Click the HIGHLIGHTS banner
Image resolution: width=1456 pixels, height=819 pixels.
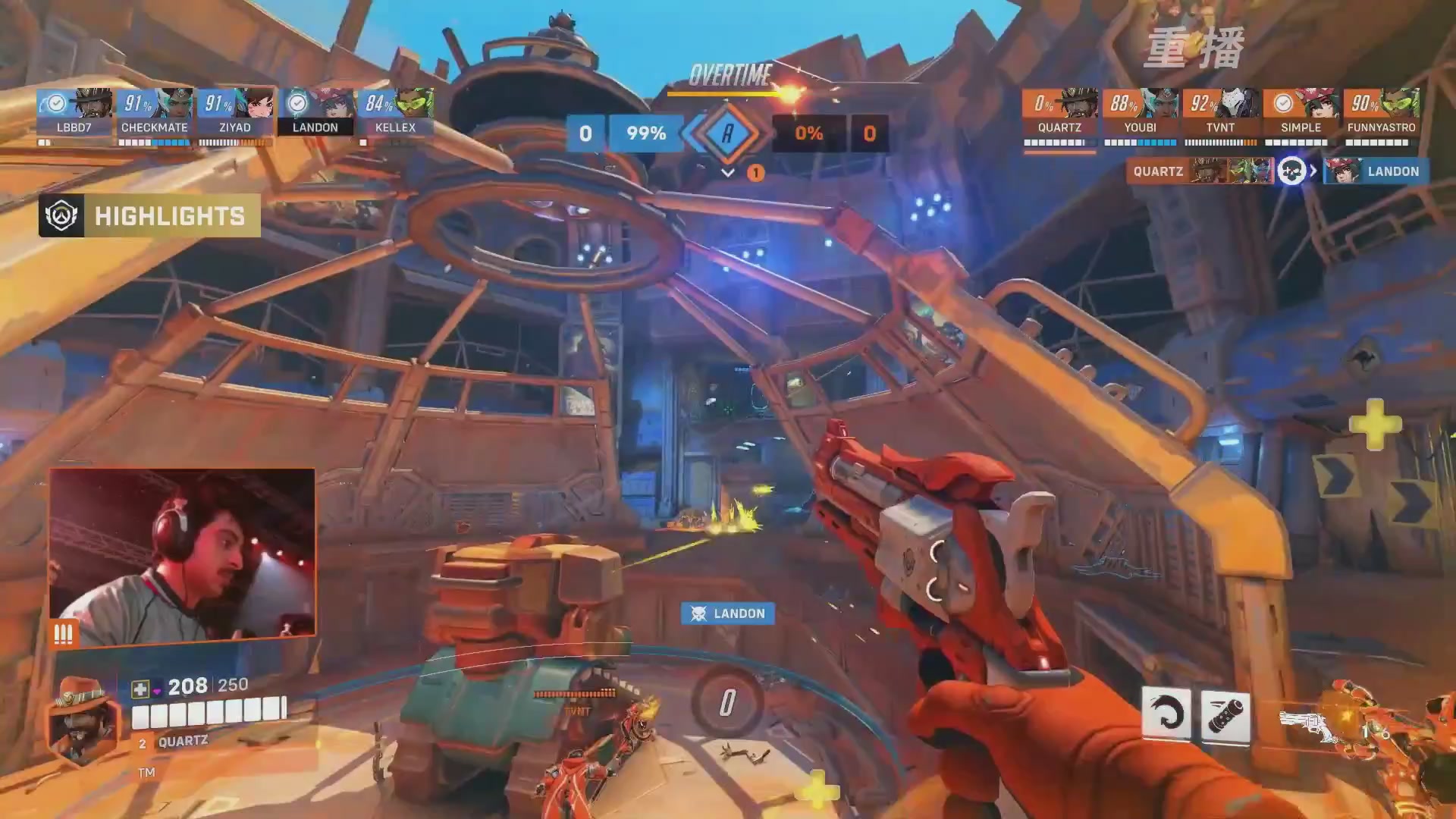(x=149, y=216)
